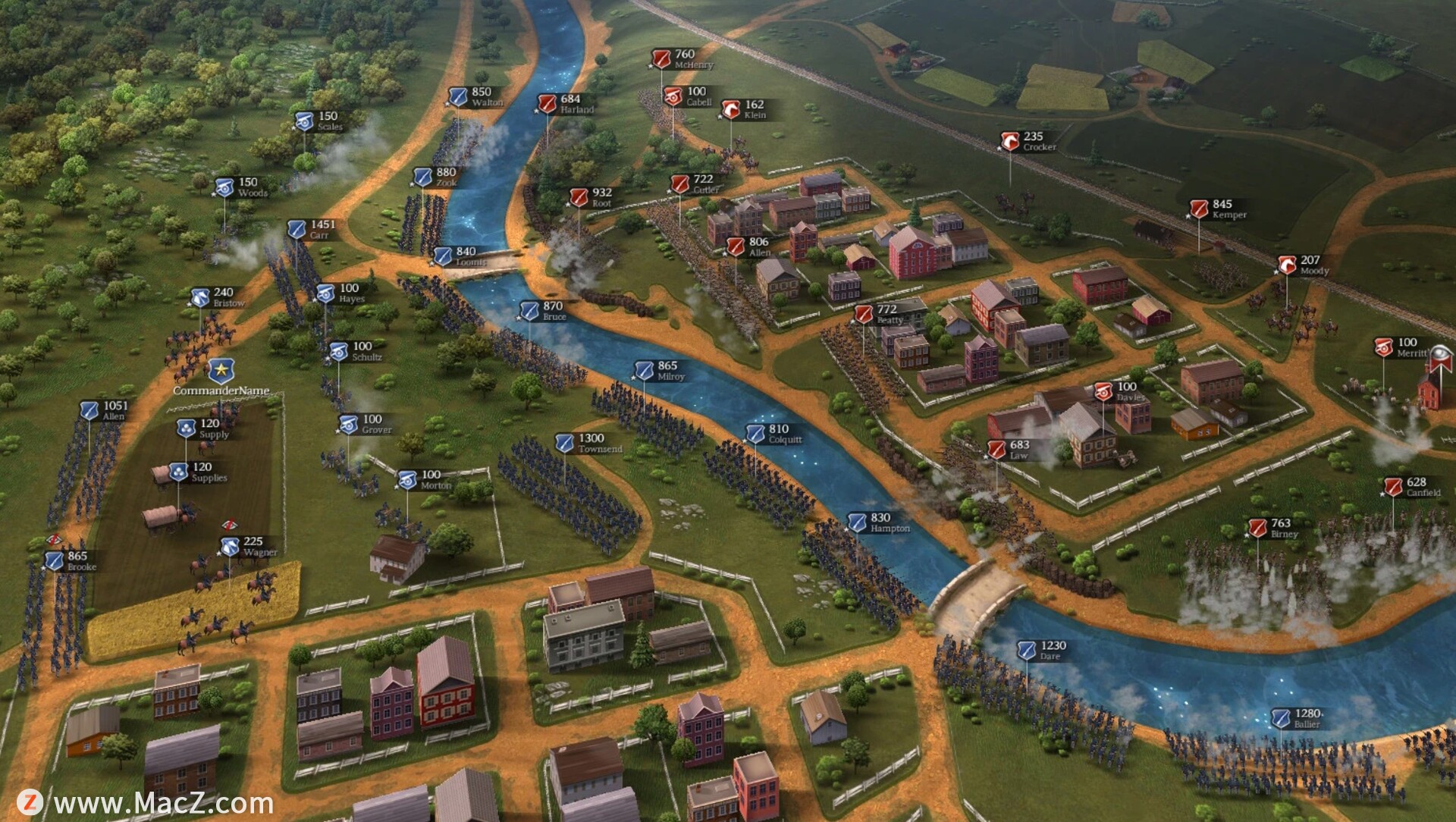Target the red Harland unit marker
This screenshot has width=1456, height=822.
[547, 103]
